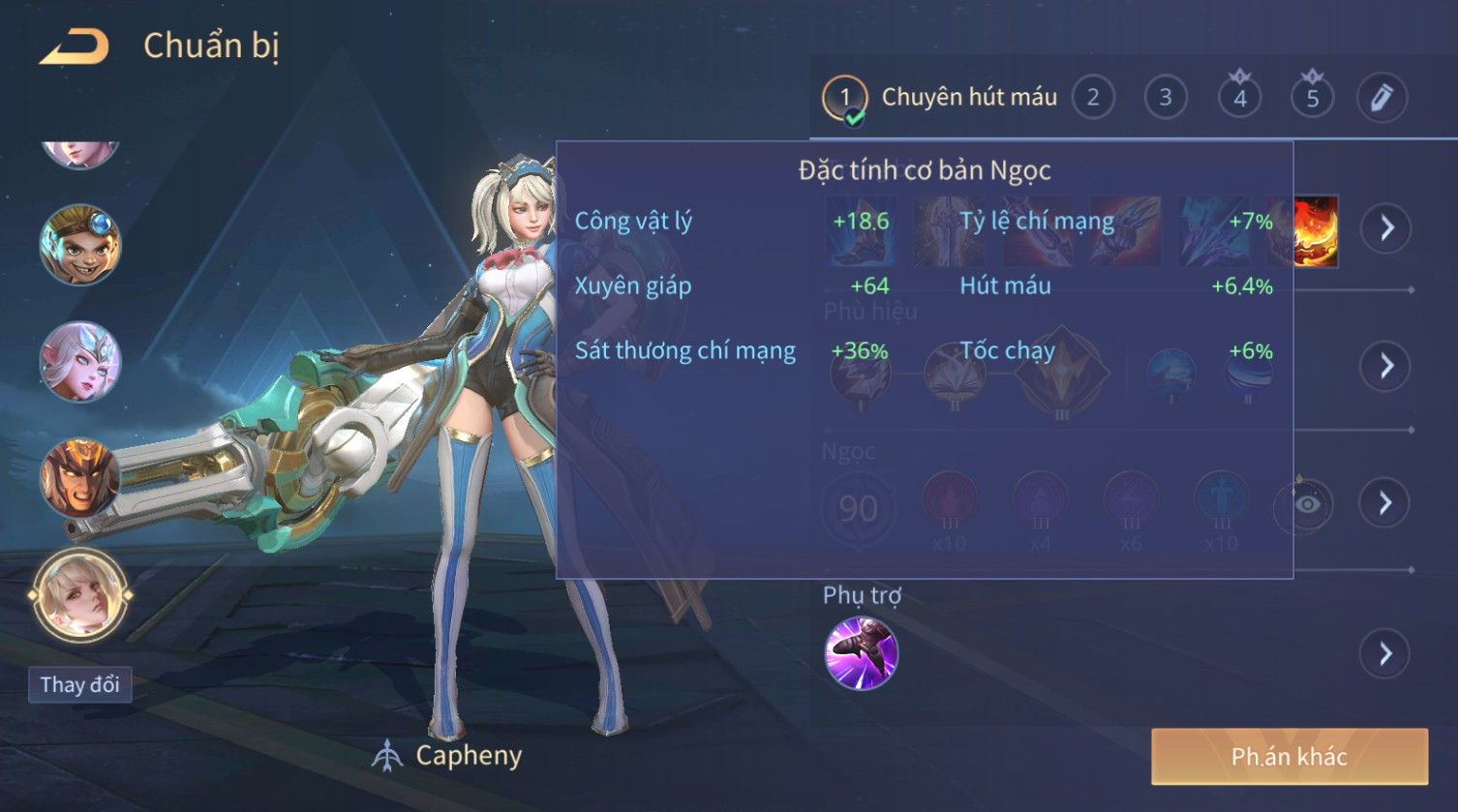Switch to preset slot 2
The height and width of the screenshot is (812, 1458).
tap(1093, 98)
